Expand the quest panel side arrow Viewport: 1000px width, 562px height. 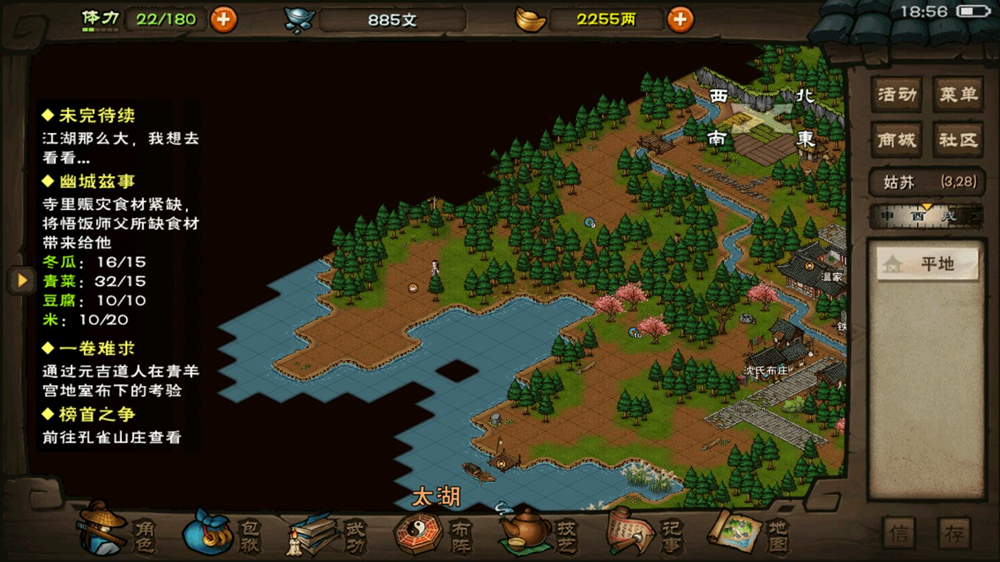[21, 280]
